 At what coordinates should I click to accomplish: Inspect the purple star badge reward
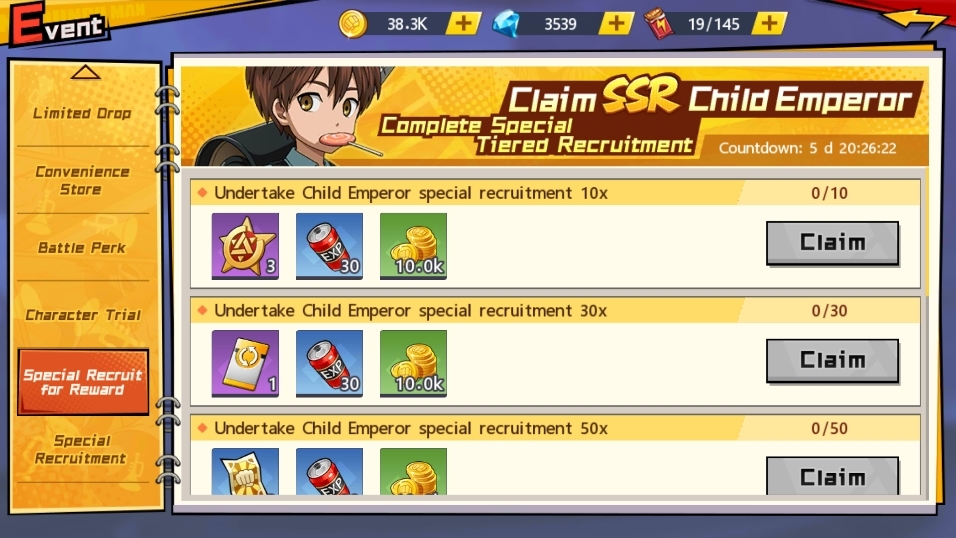coord(245,246)
